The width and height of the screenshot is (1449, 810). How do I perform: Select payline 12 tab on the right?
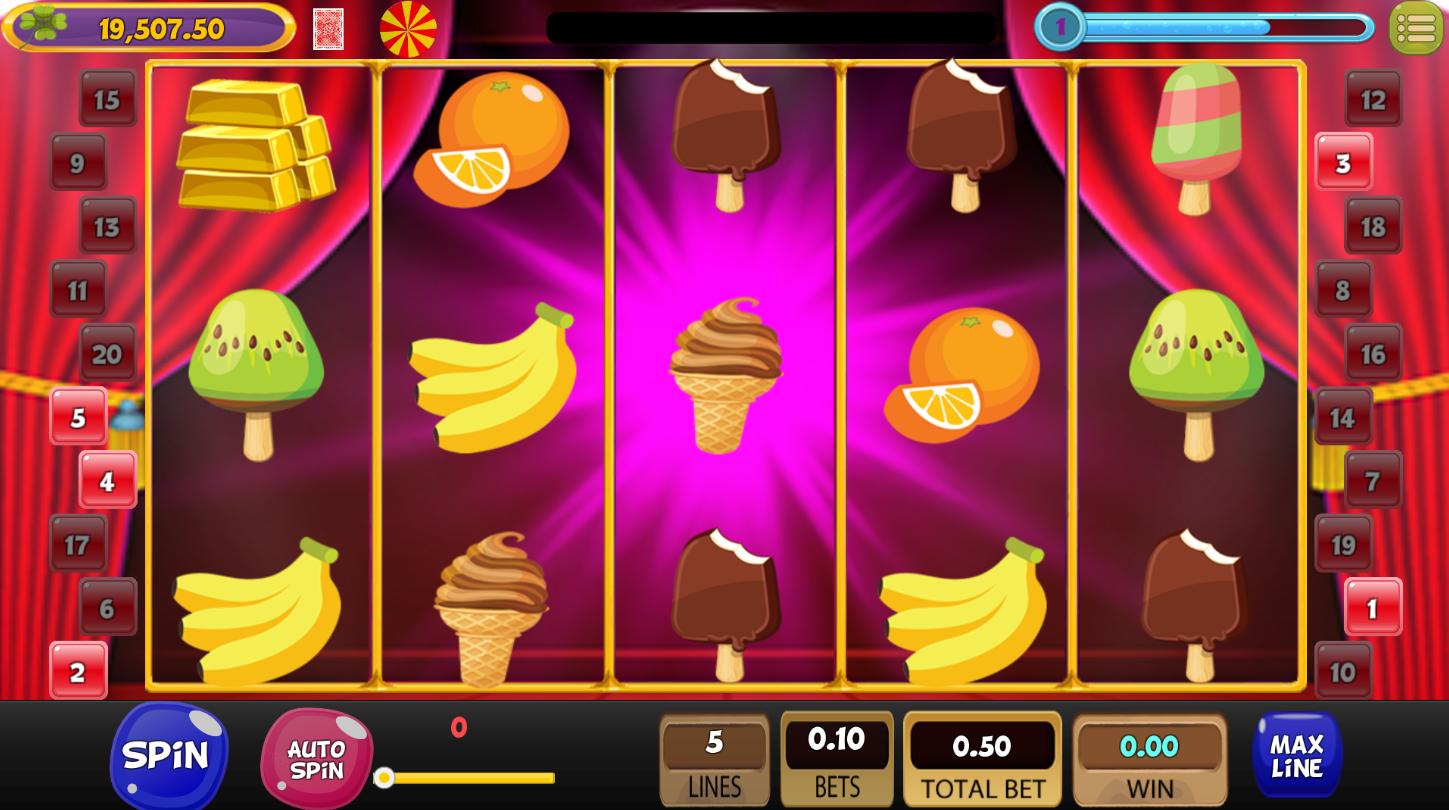pos(1371,99)
